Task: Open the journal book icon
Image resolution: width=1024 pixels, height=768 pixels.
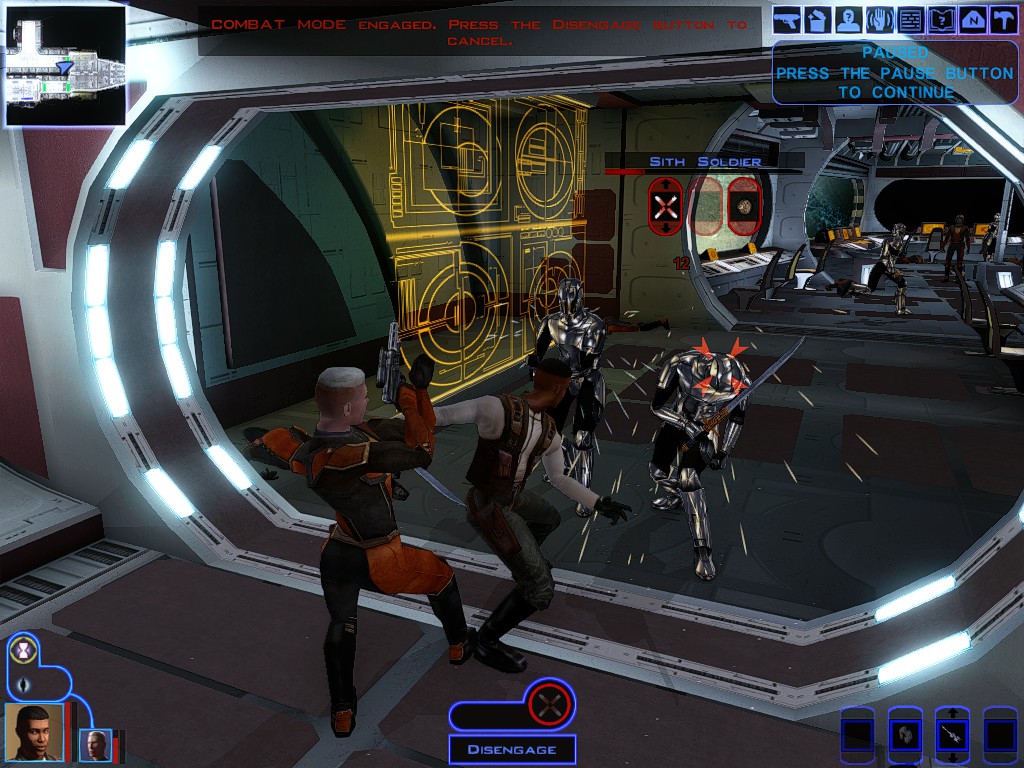Action: tap(941, 18)
